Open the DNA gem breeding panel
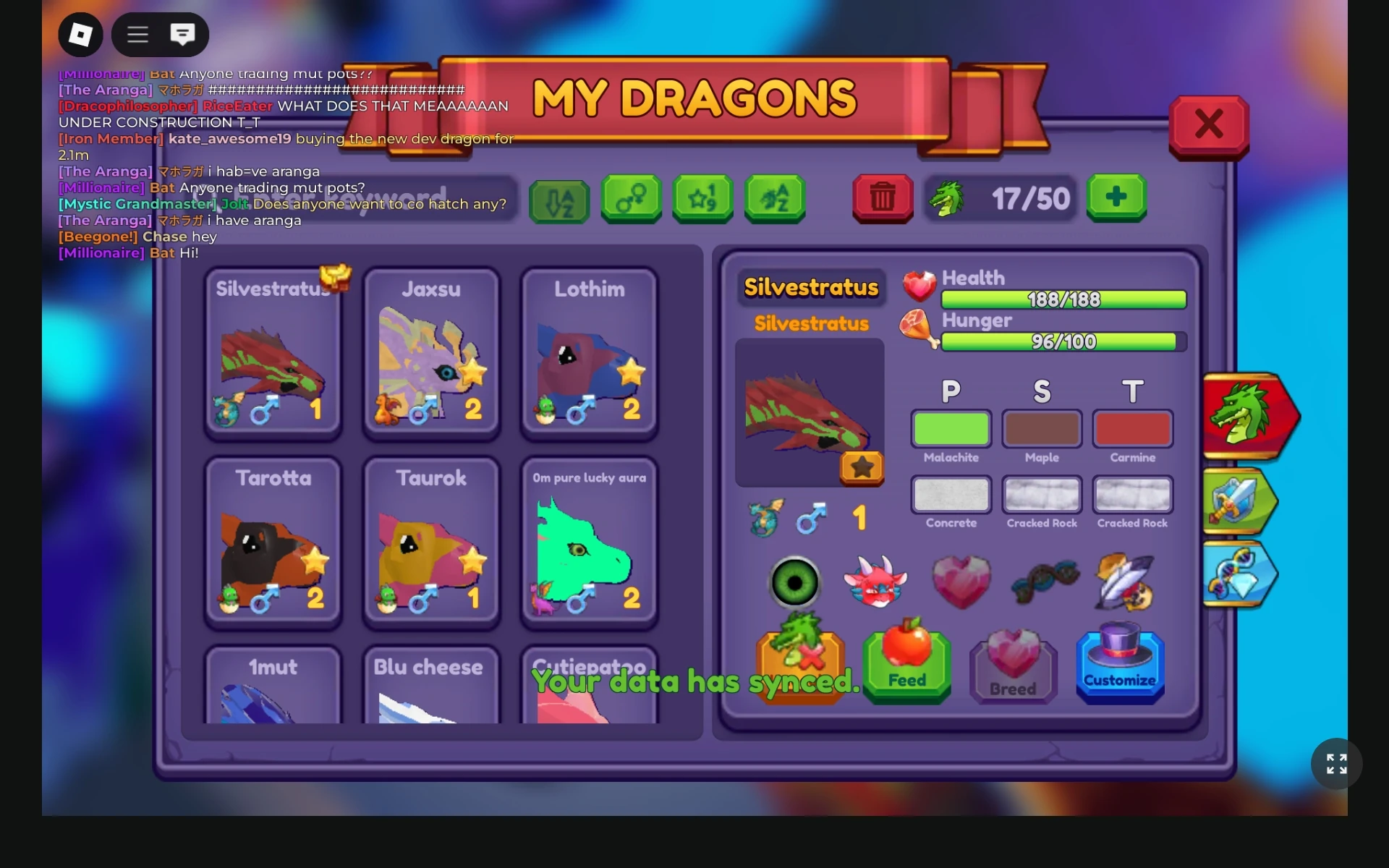Viewport: 1389px width, 868px height. 1239,575
